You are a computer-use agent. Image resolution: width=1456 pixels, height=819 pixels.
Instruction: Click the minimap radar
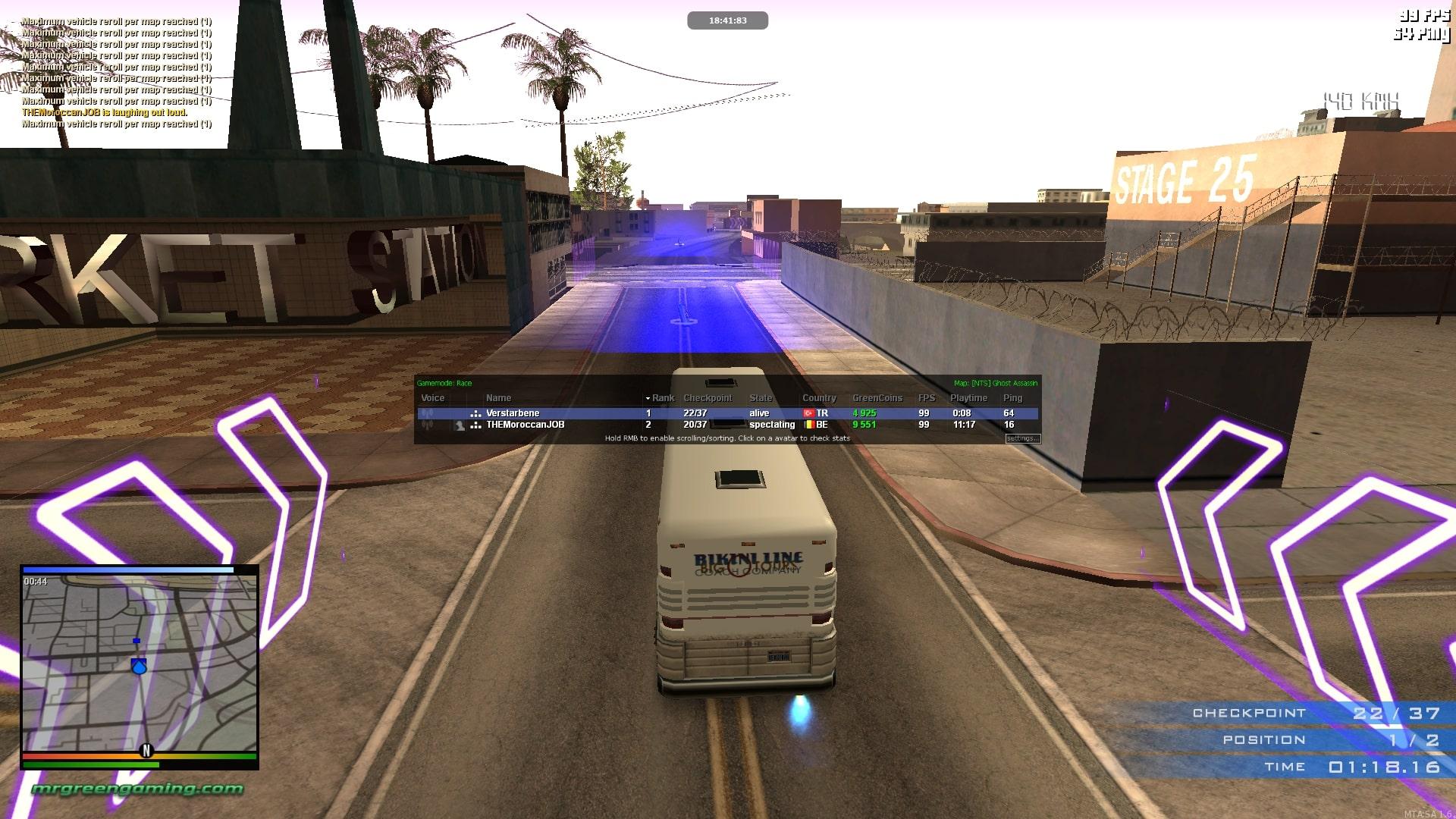(x=140, y=662)
